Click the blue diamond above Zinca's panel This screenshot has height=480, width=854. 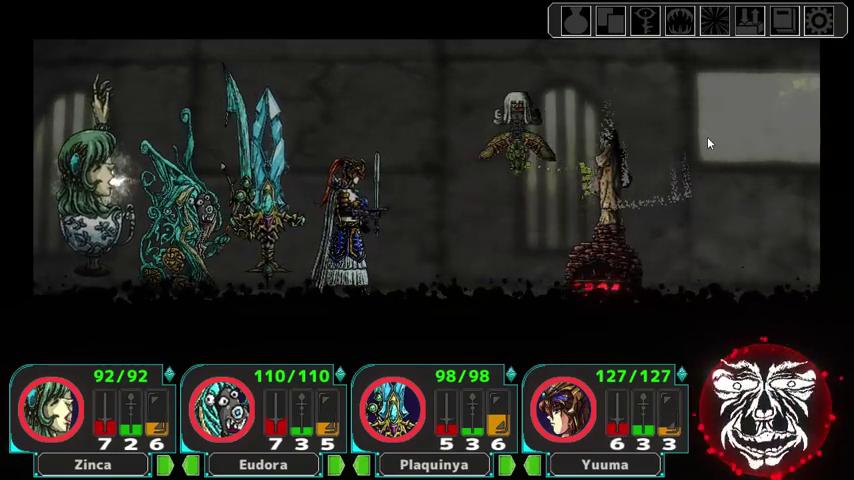click(x=169, y=375)
